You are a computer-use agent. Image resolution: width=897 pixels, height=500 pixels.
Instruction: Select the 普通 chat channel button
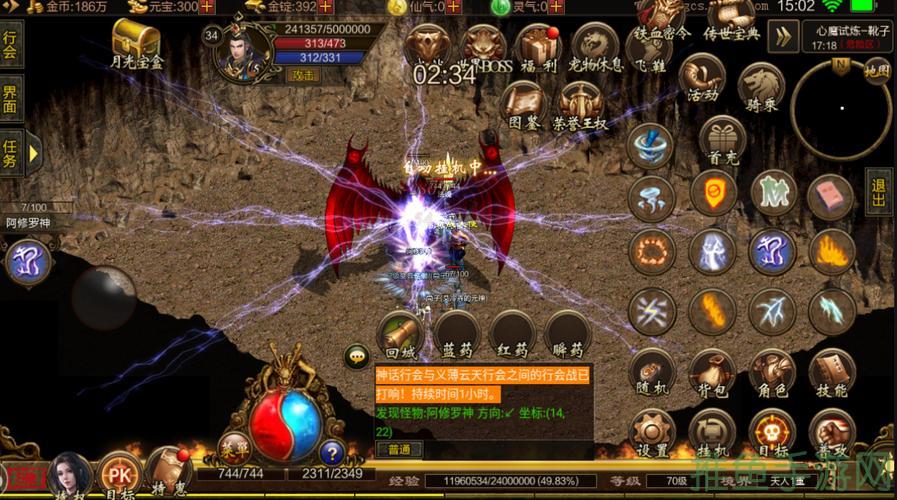click(399, 450)
